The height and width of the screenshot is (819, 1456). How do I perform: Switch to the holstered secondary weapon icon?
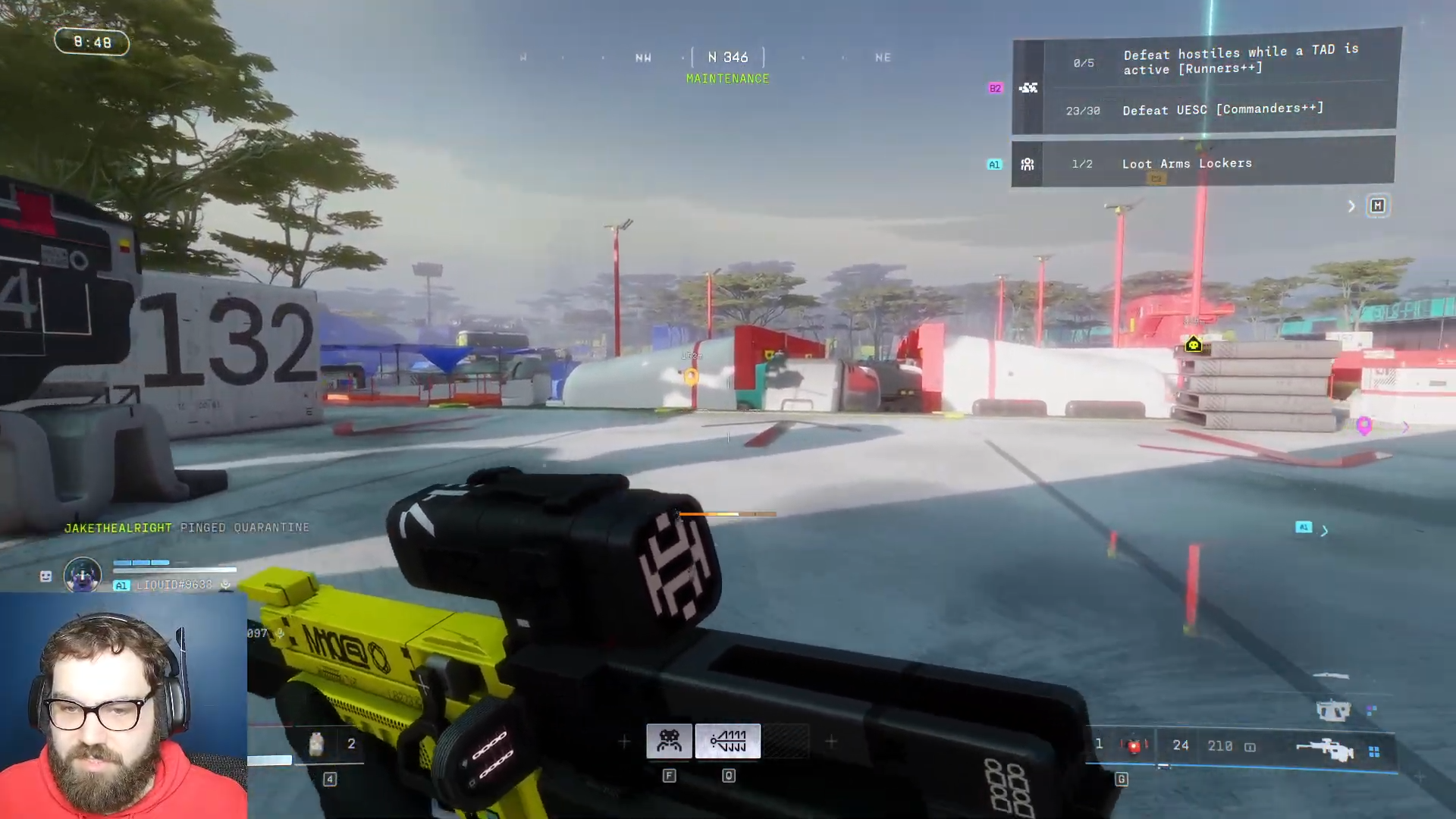1332,711
